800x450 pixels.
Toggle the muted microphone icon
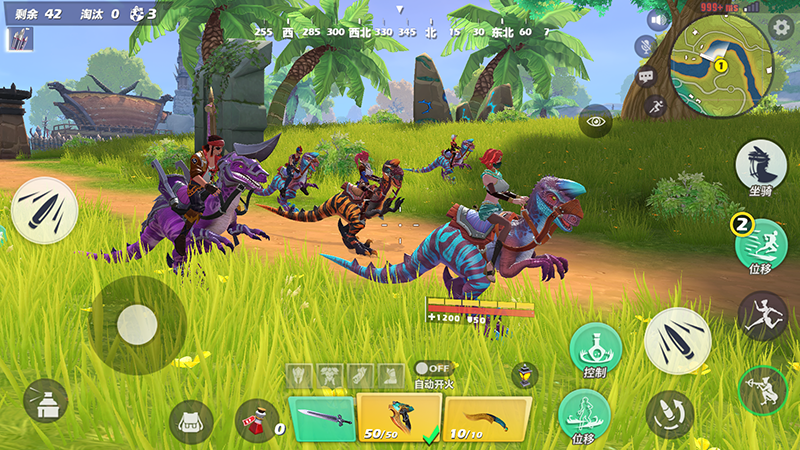pos(645,46)
